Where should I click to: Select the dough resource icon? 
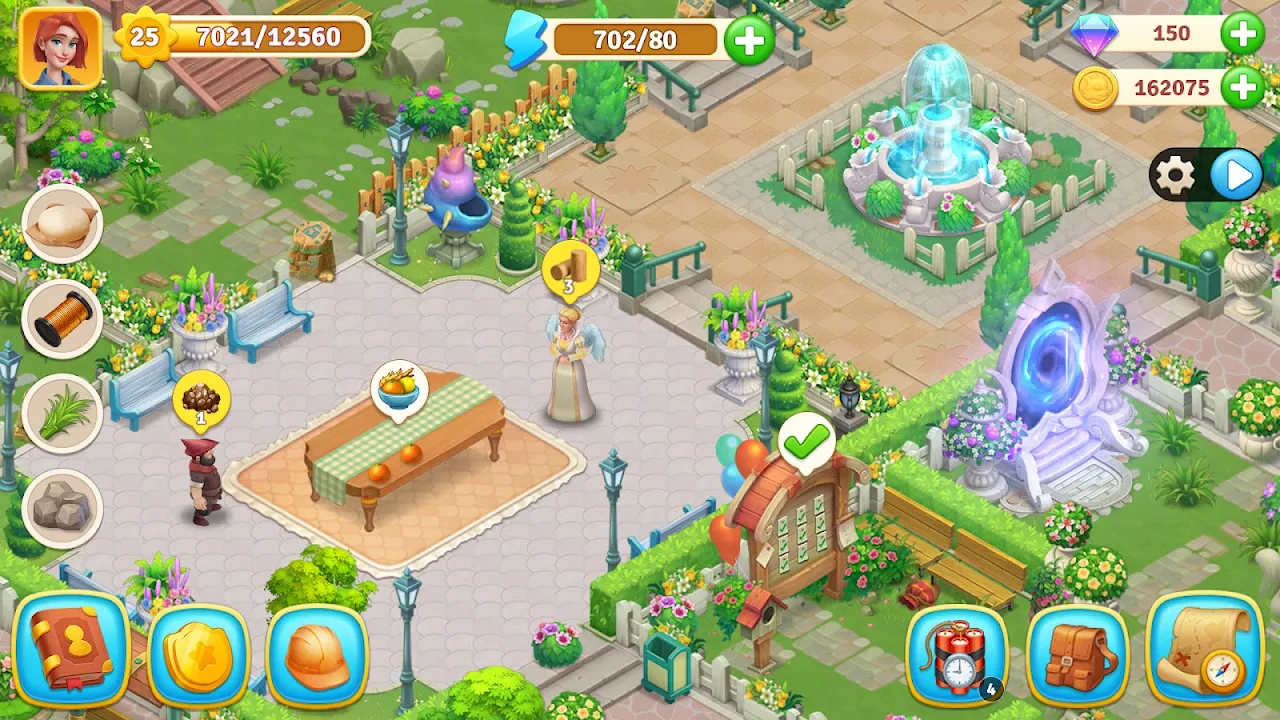pyautogui.click(x=62, y=224)
